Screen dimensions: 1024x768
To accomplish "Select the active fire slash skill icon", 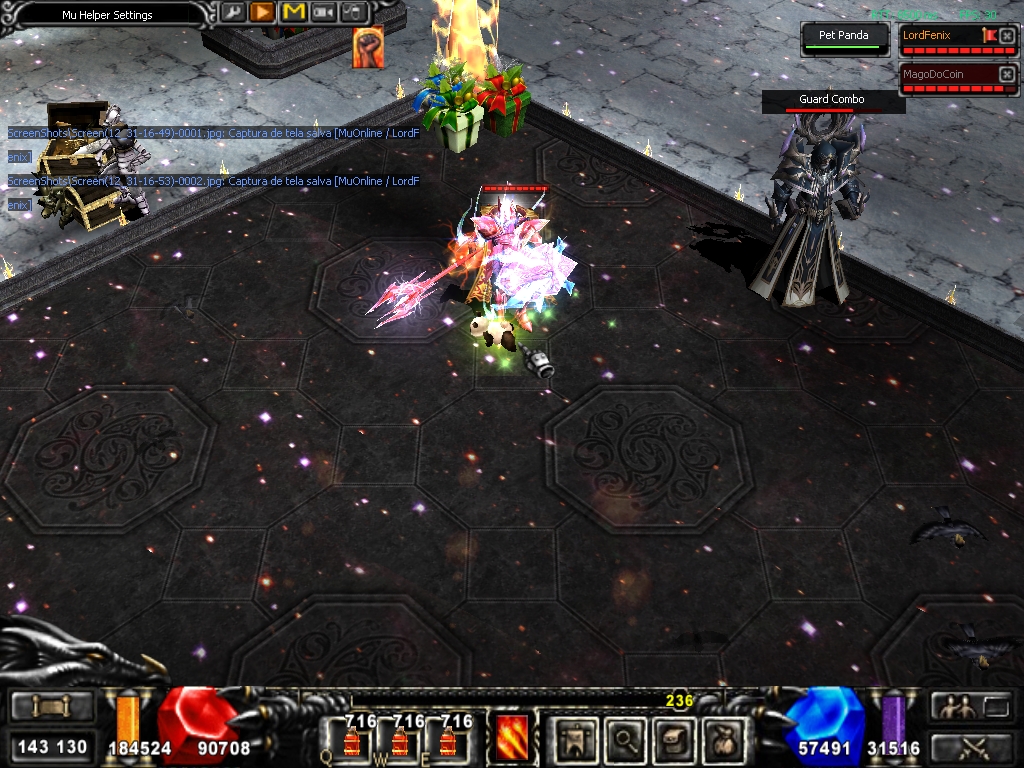I will [512, 738].
